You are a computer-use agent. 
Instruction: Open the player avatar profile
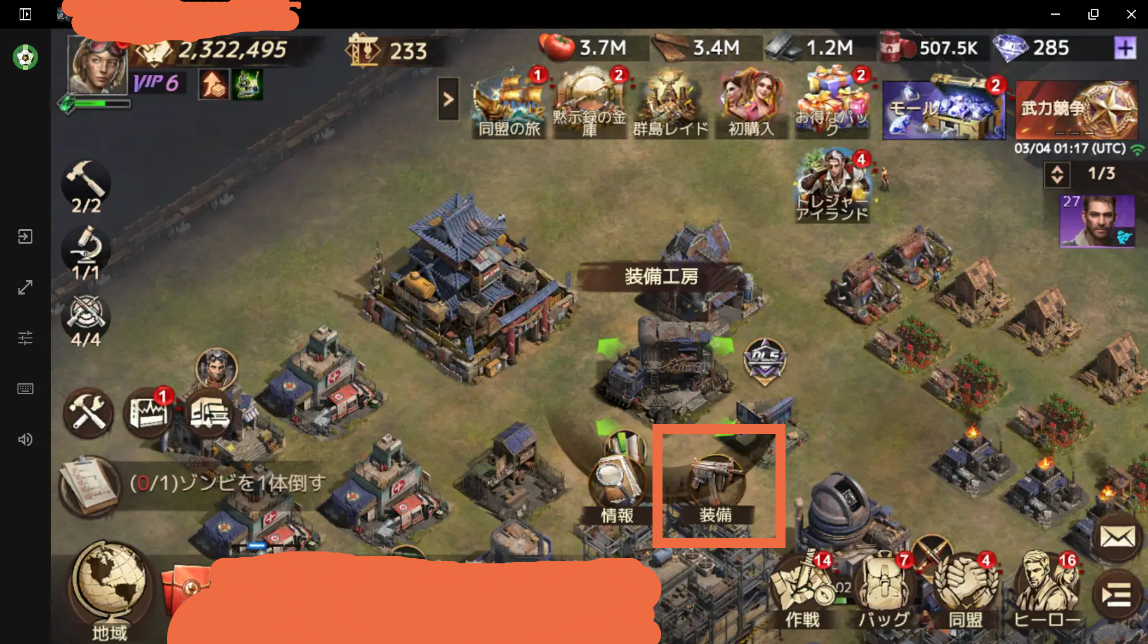coord(97,65)
